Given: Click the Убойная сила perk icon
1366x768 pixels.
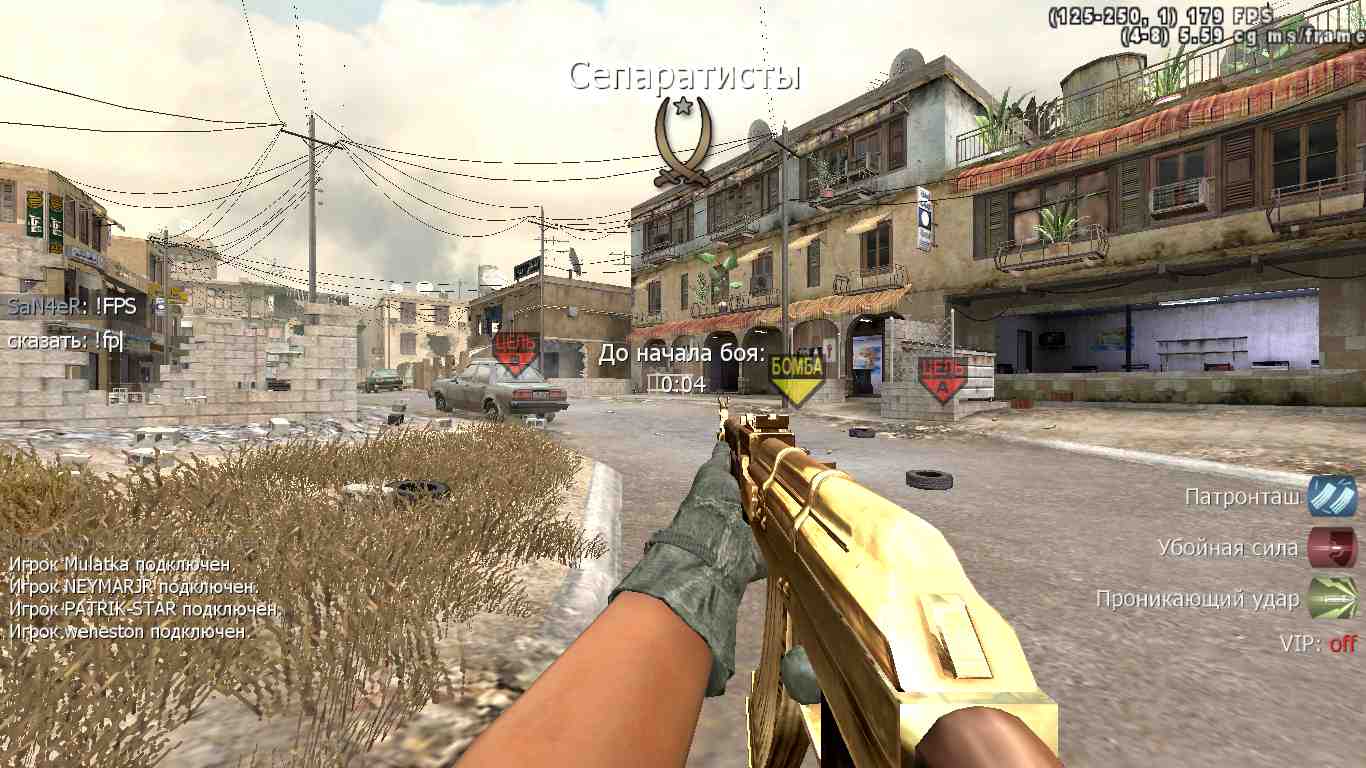Looking at the screenshot, I should [x=1332, y=548].
